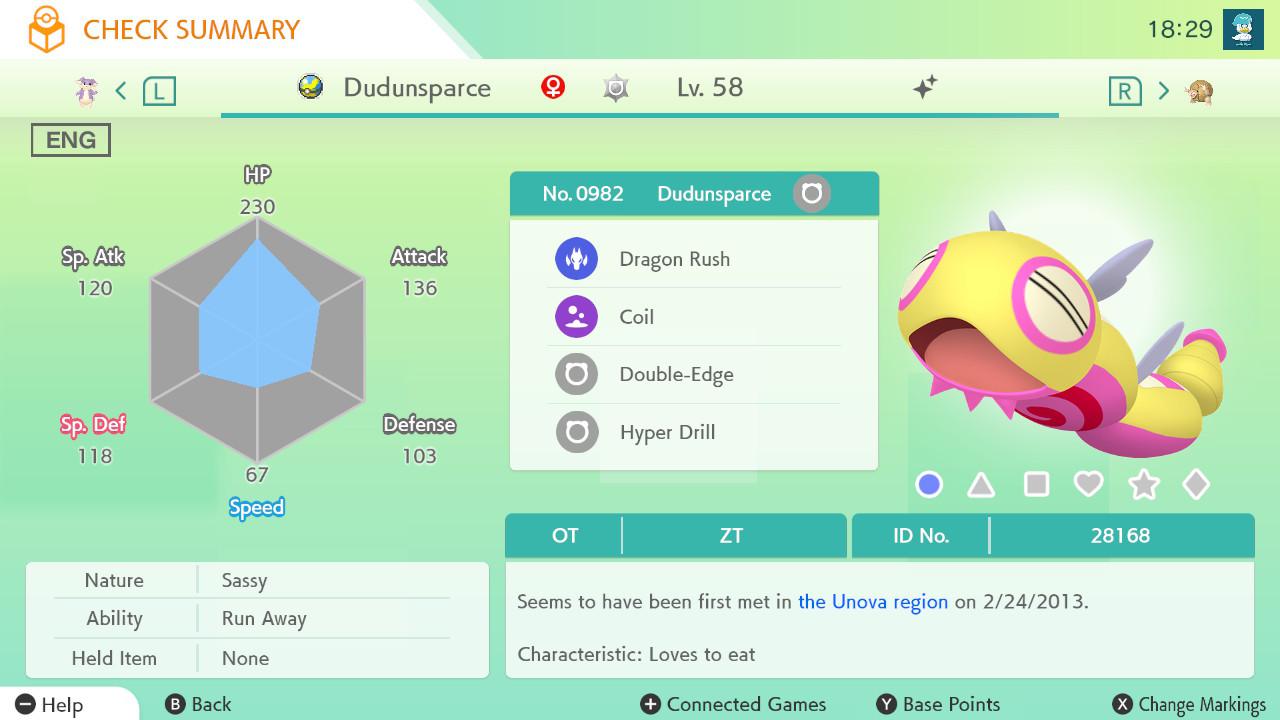The width and height of the screenshot is (1280, 720).
Task: Click the Unova region link
Action: 872,602
